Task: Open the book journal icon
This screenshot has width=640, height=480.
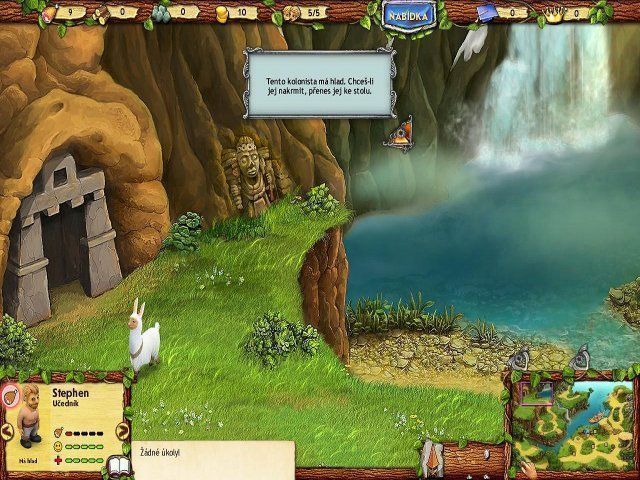Action: coord(118,466)
